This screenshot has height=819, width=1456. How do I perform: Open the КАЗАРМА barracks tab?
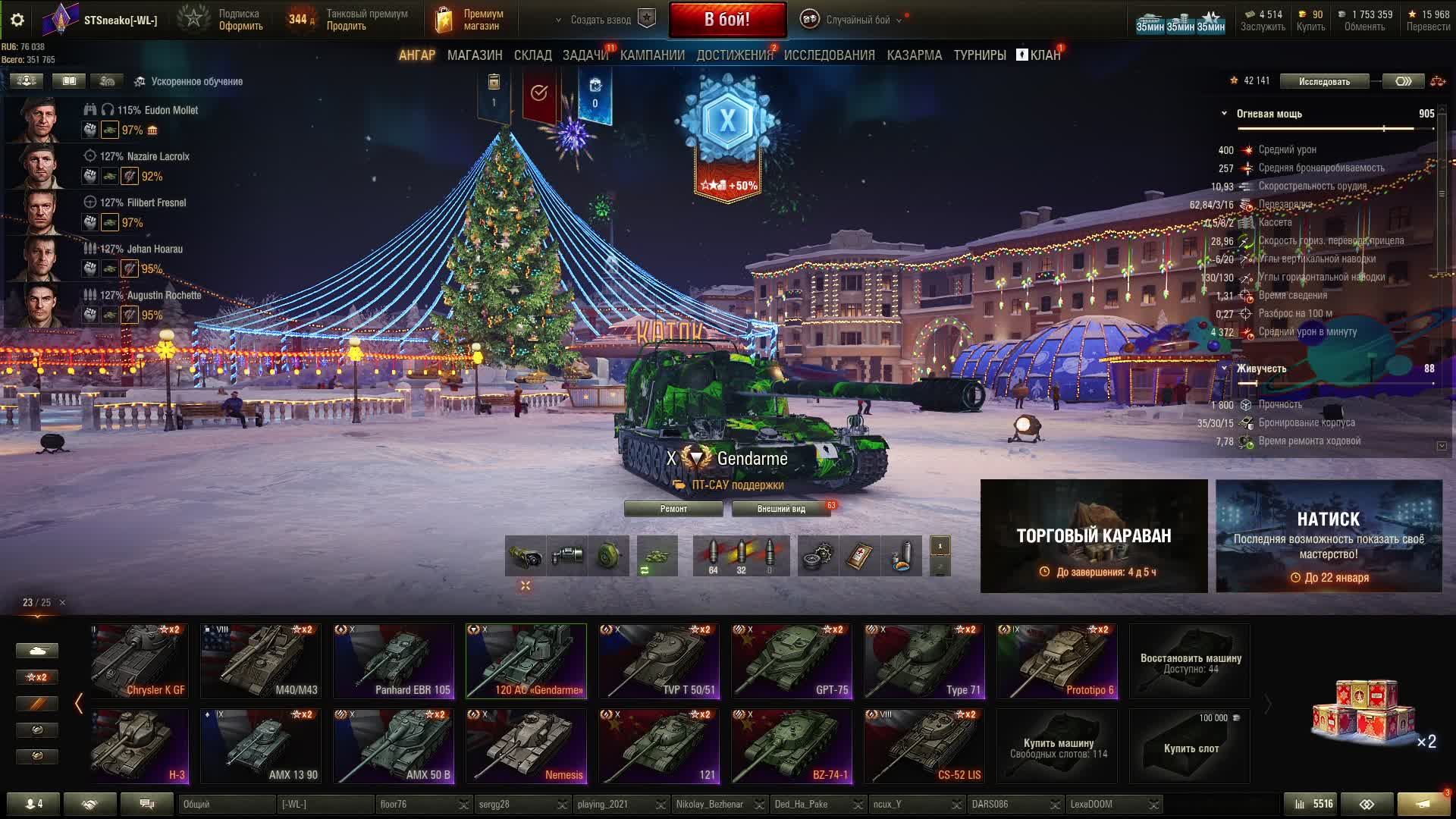[x=914, y=55]
